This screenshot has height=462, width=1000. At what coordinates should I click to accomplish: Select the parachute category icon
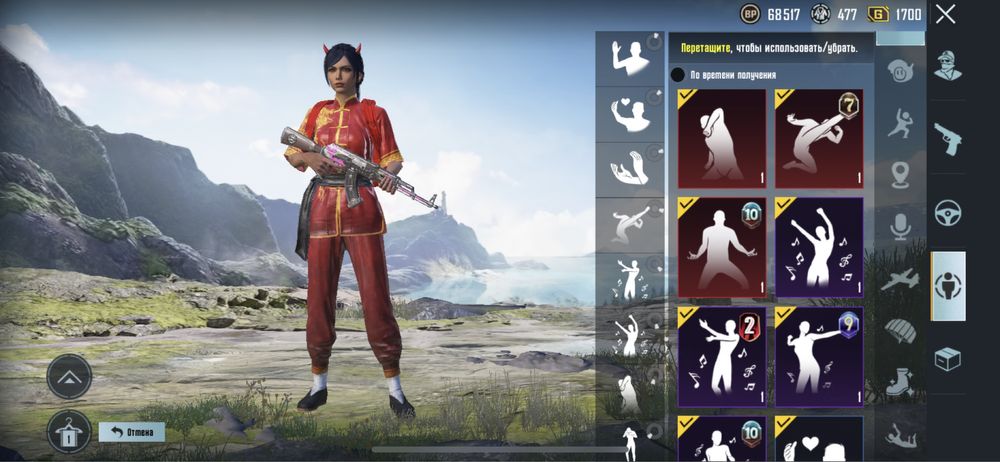tap(901, 331)
